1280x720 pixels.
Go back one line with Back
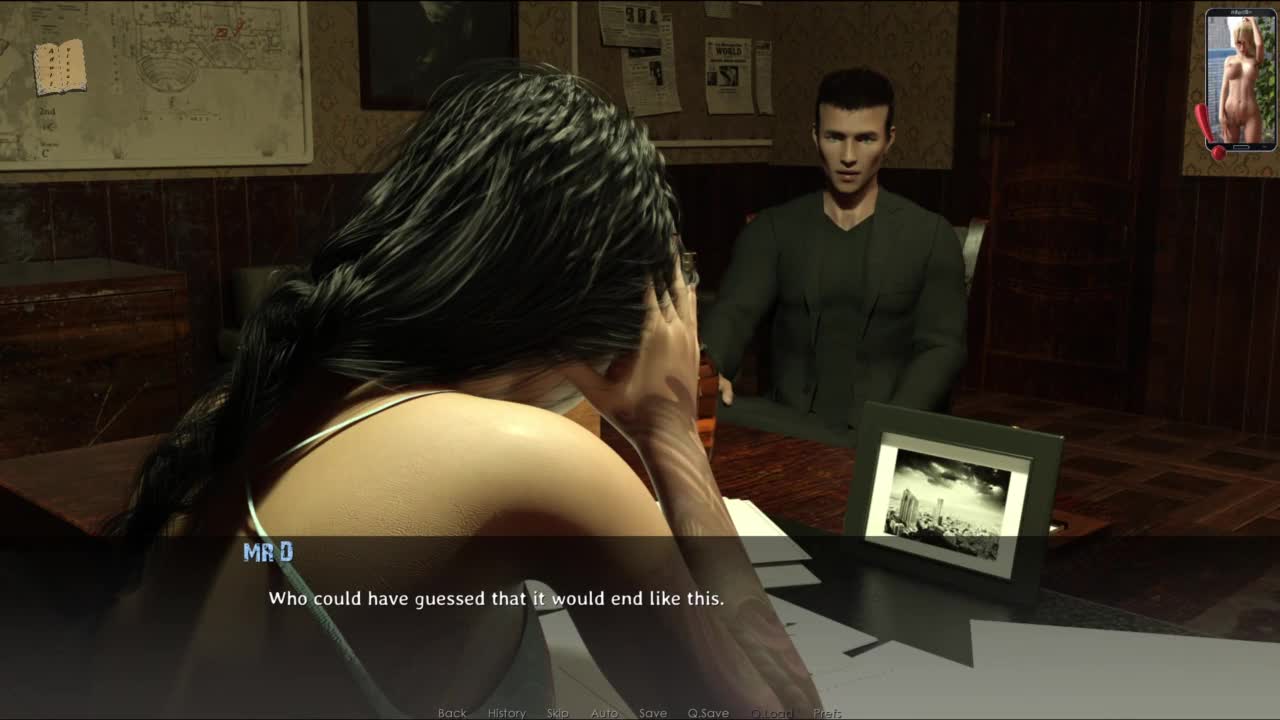click(452, 713)
